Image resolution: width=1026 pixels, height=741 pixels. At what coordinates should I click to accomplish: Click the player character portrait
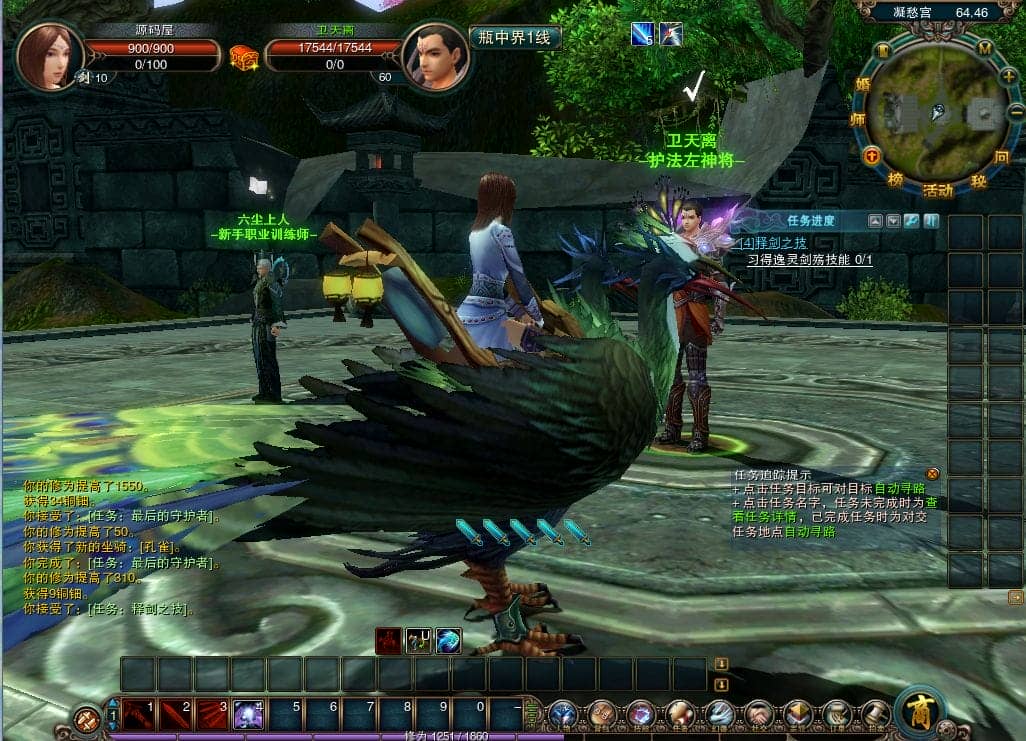click(x=49, y=56)
